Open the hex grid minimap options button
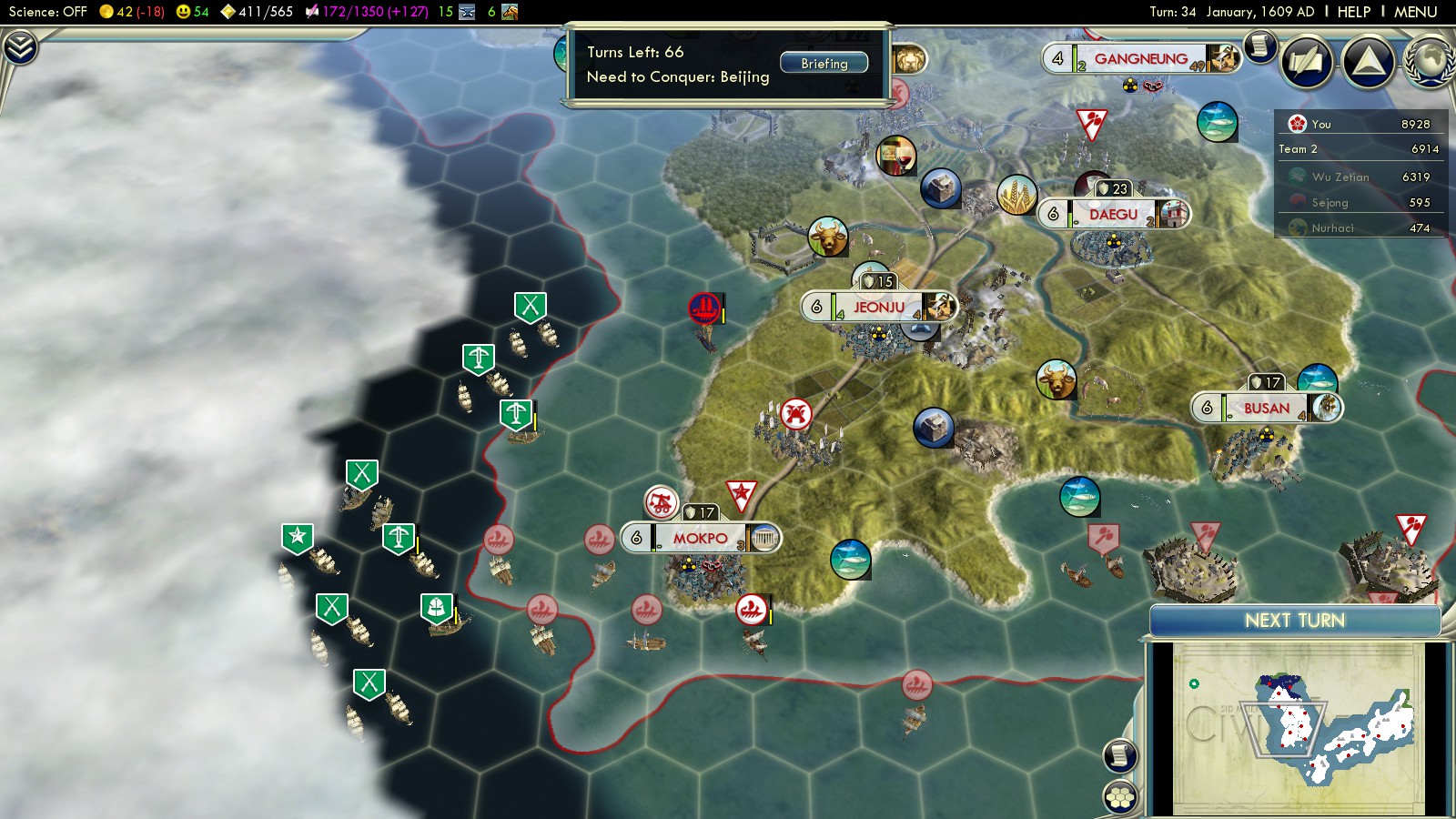 click(1120, 797)
